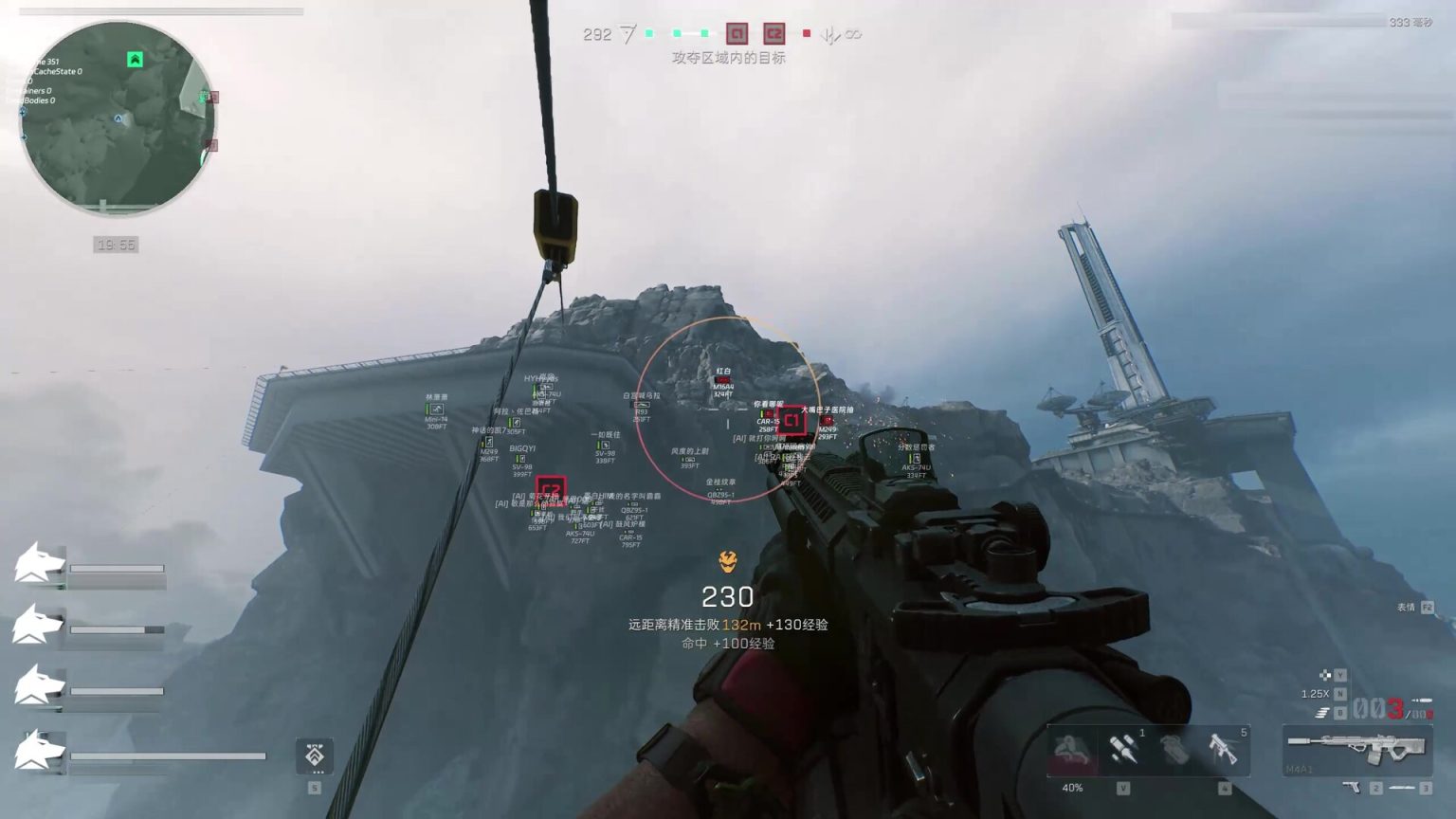Viewport: 1456px width, 819px height.
Task: Toggle the 1.25X scope zoom indicator
Action: click(x=1314, y=693)
